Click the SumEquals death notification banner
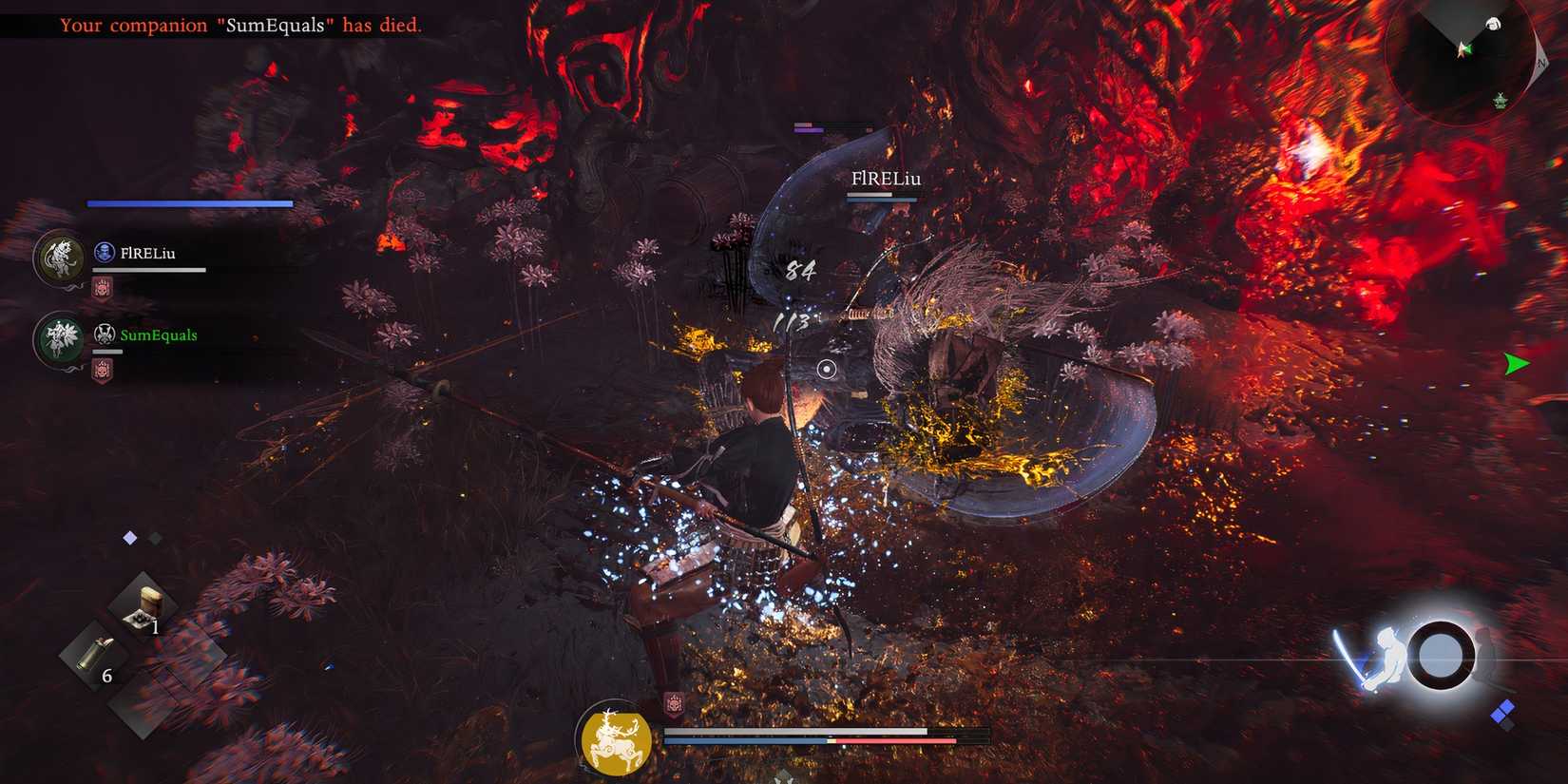Screen dimensions: 1568x784 coord(238,26)
